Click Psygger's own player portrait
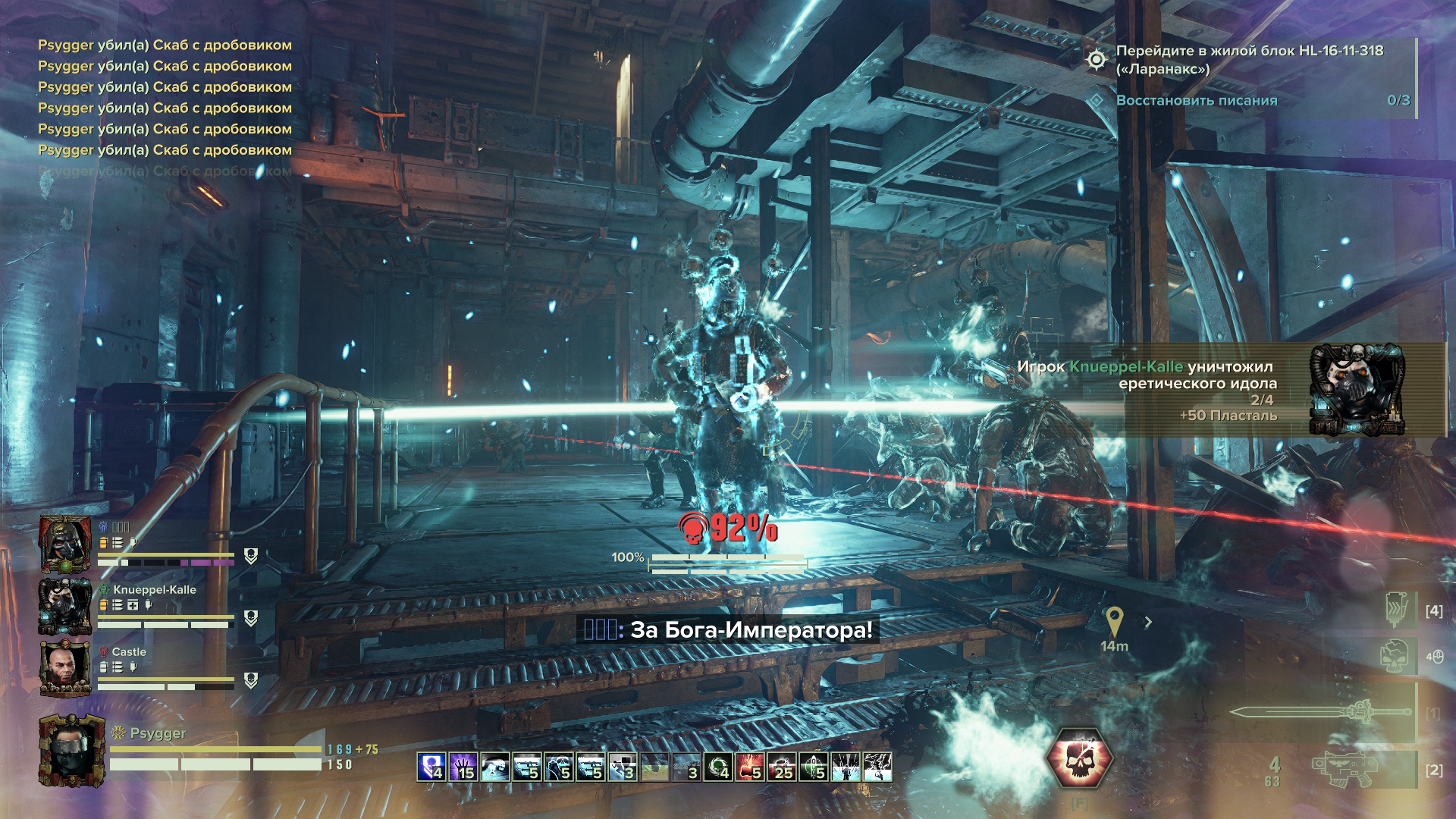The height and width of the screenshot is (819, 1456). (71, 751)
